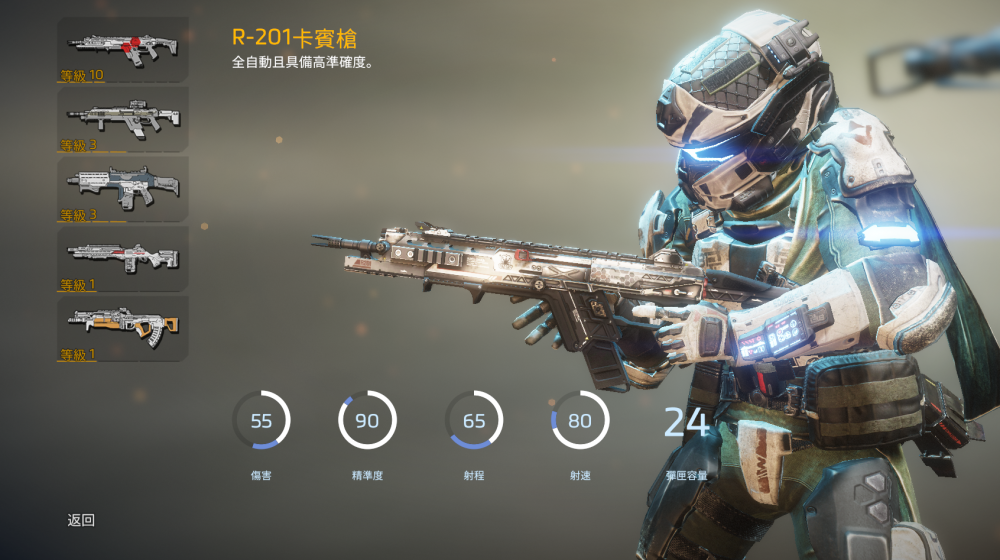The height and width of the screenshot is (560, 1000).
Task: Choose the orange-stocked rifle with curved magazine
Action: point(122,329)
